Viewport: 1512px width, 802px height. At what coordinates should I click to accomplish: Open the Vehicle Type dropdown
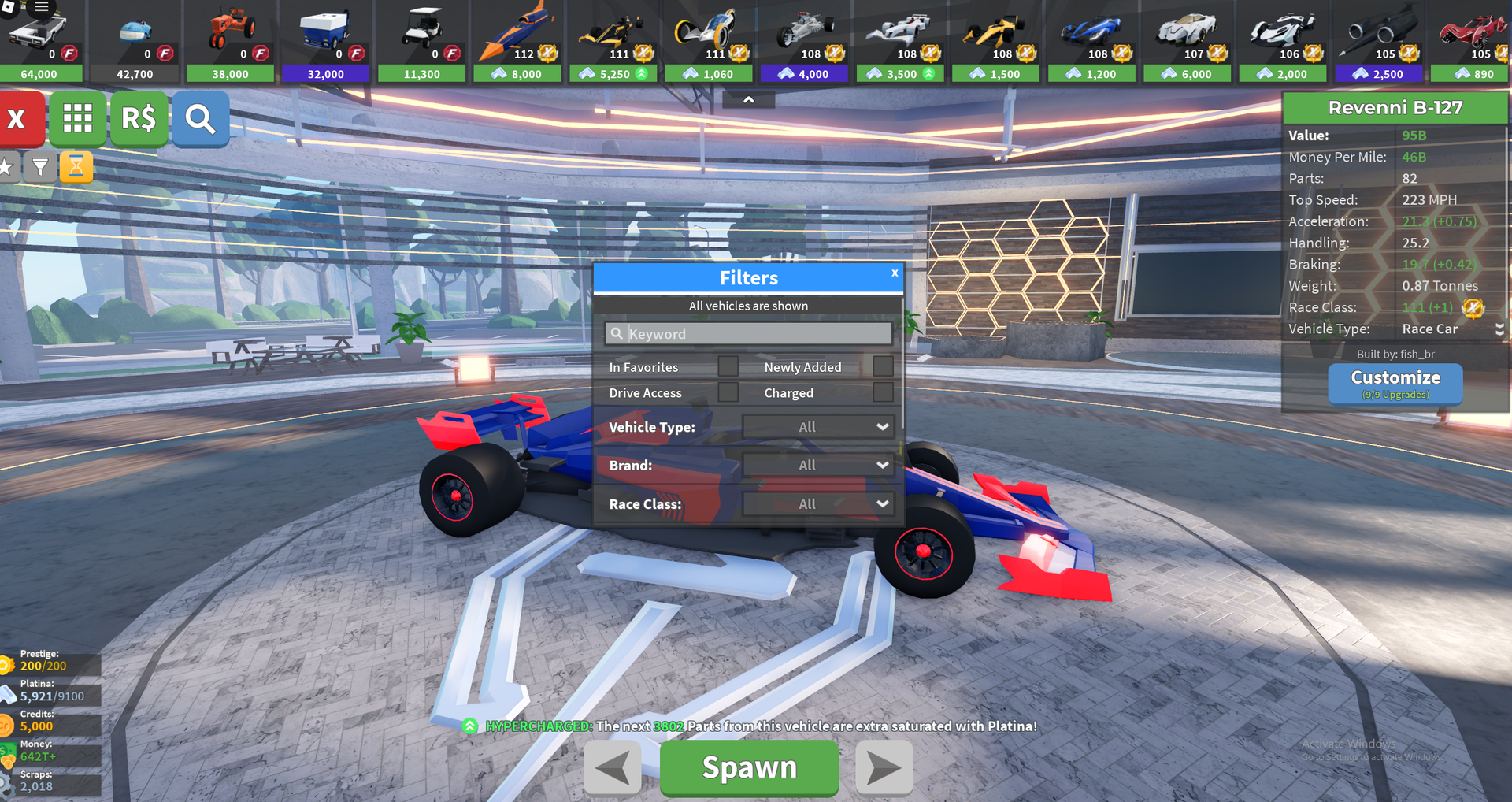(818, 427)
